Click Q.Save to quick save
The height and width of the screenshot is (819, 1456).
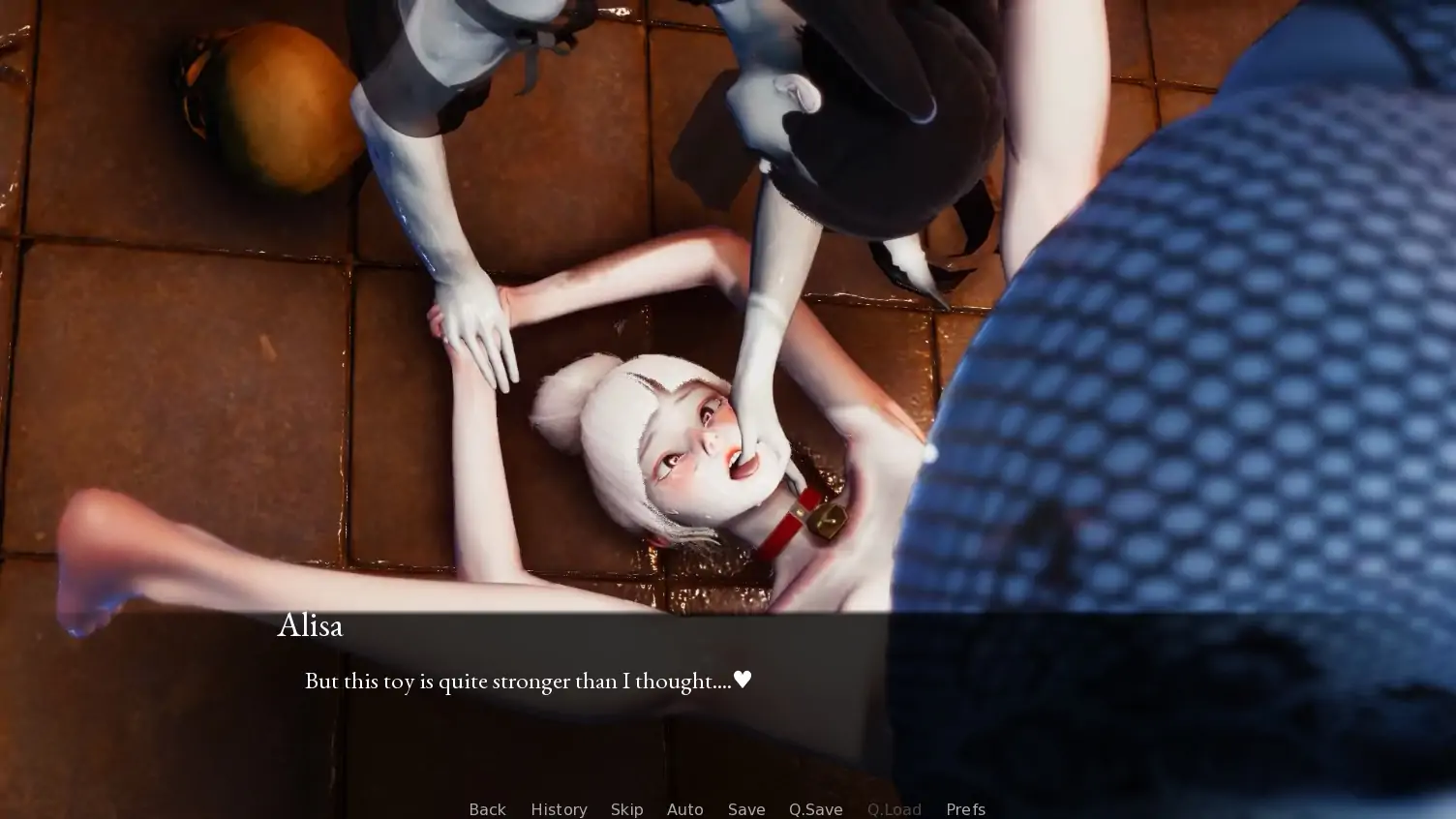pos(815,809)
